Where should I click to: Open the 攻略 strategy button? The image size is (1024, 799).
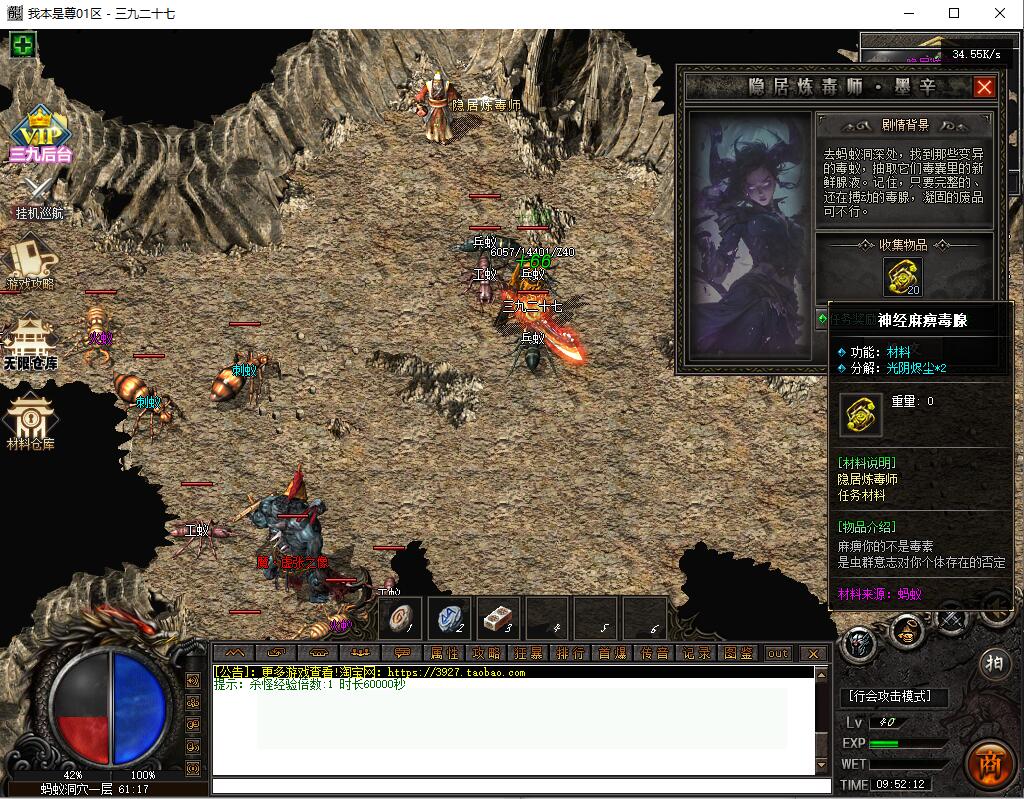click(486, 653)
